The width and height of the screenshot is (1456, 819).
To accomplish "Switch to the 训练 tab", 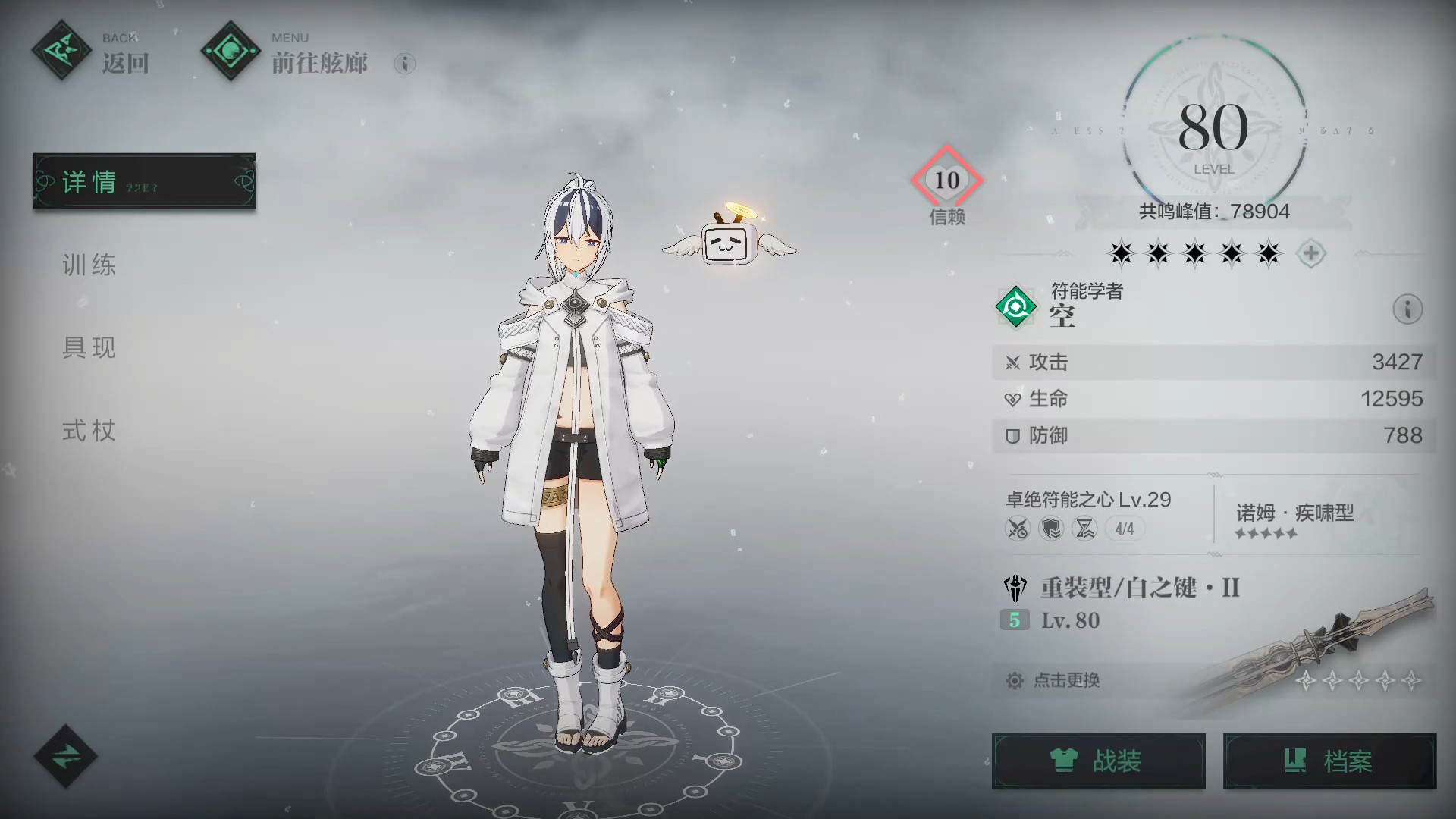I will click(x=89, y=265).
